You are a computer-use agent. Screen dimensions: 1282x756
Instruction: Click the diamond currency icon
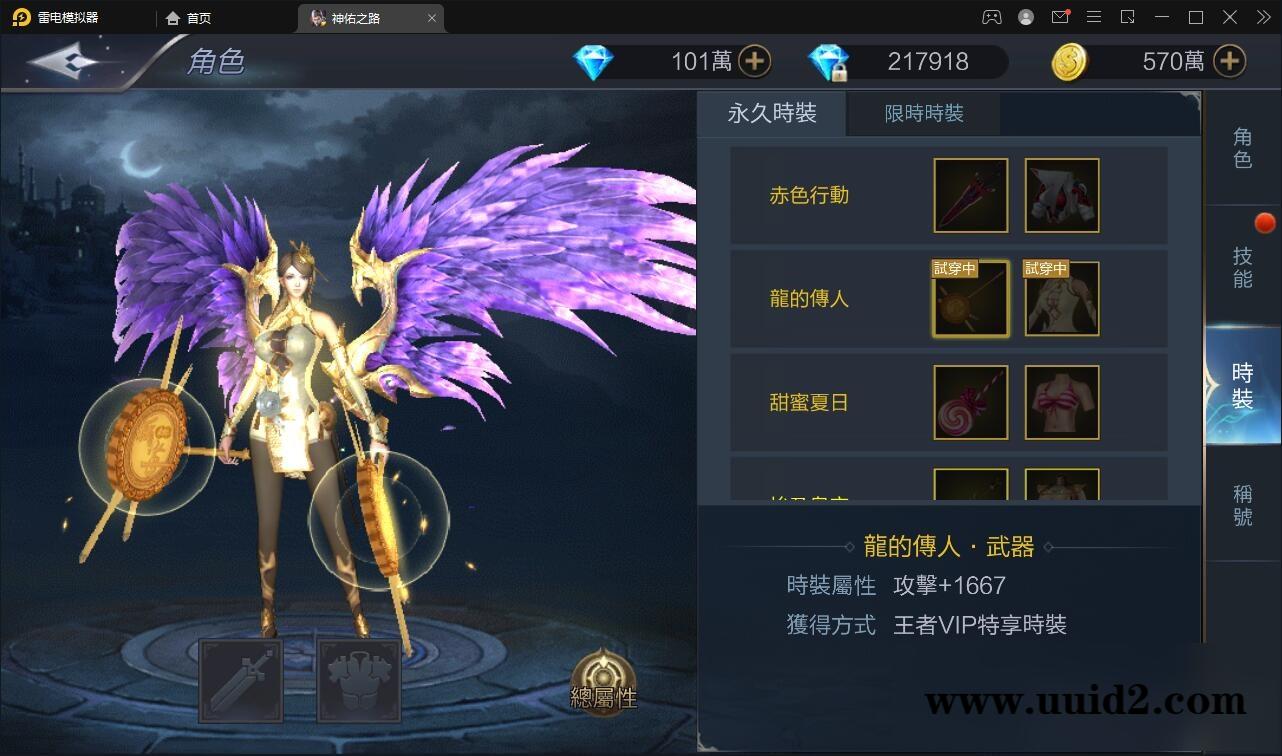click(593, 61)
